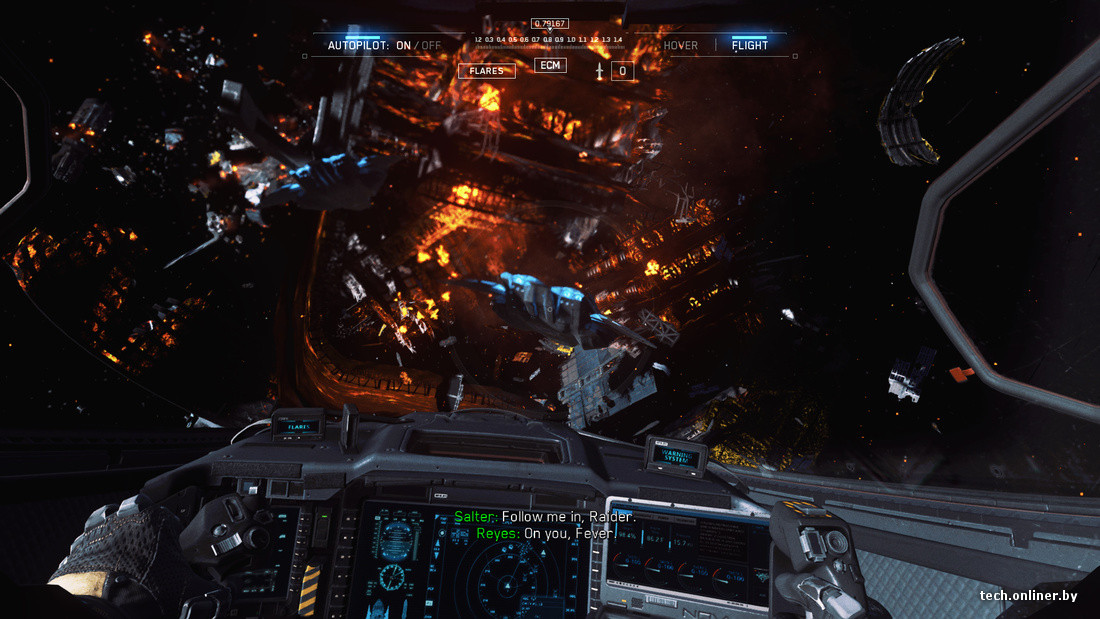Set autopilot to ON
This screenshot has width=1100, height=619.
(404, 45)
